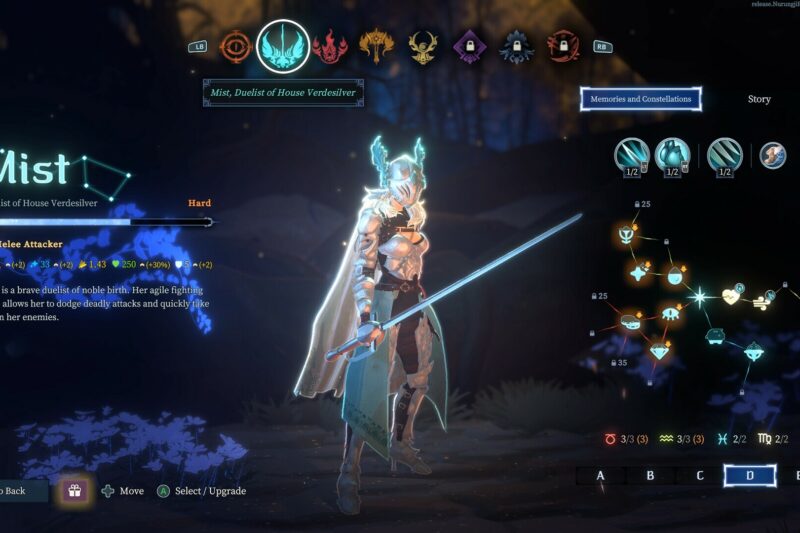Choose the triple slash memory icon
Screen dimensions: 800x533
[x=724, y=156]
